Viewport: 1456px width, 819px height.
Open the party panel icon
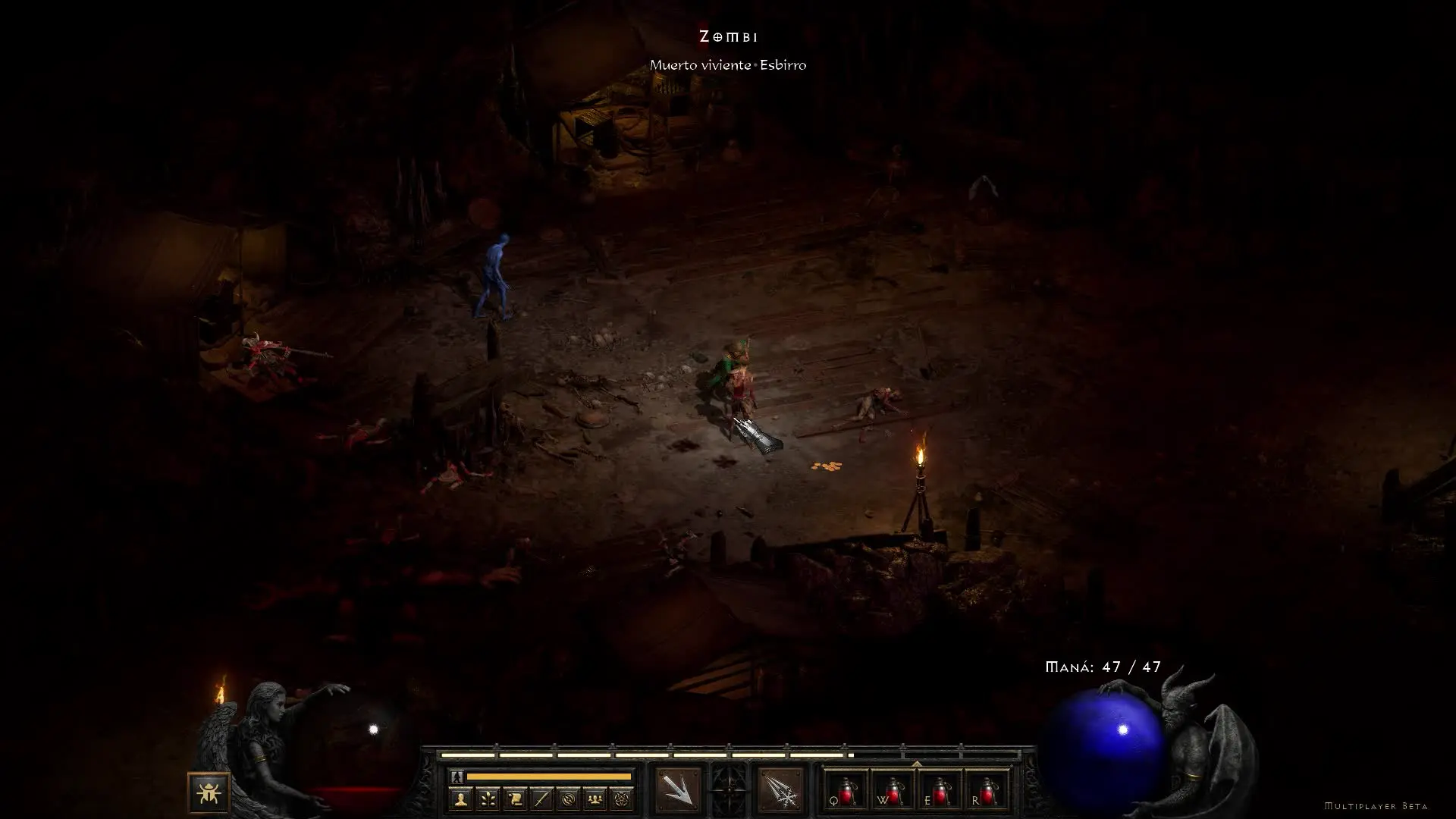[x=596, y=799]
